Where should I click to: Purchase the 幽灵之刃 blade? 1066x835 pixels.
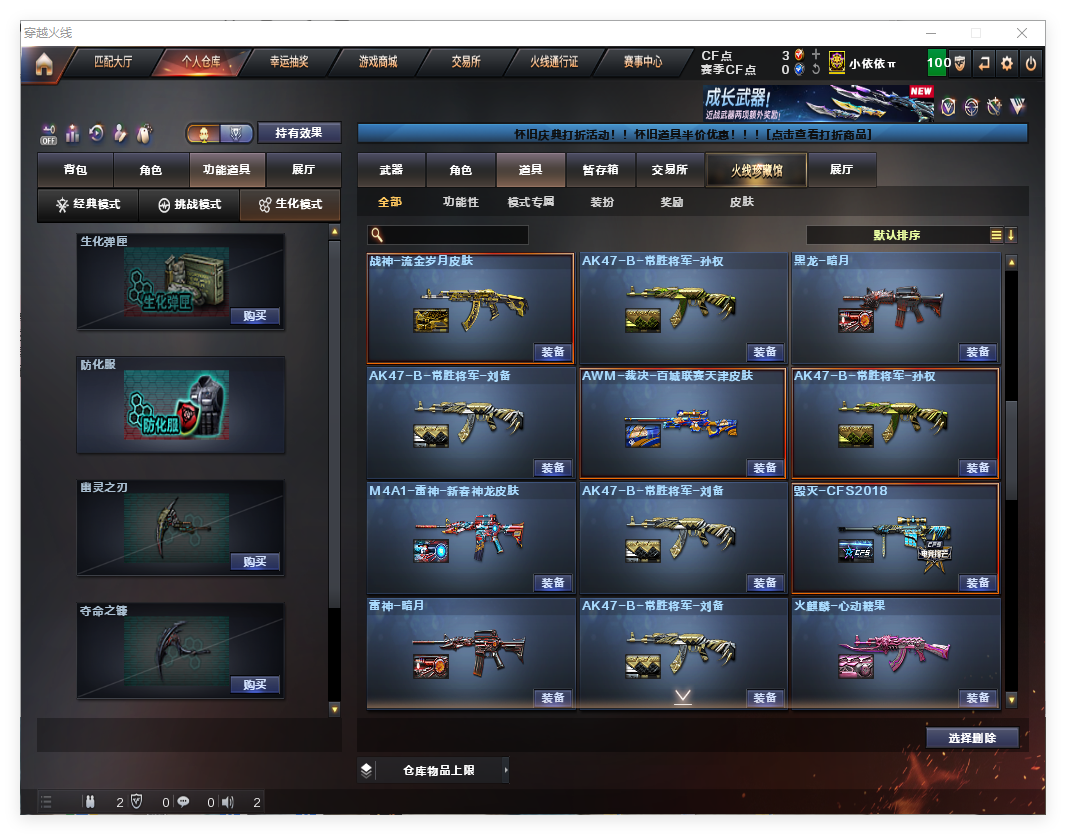coord(254,562)
